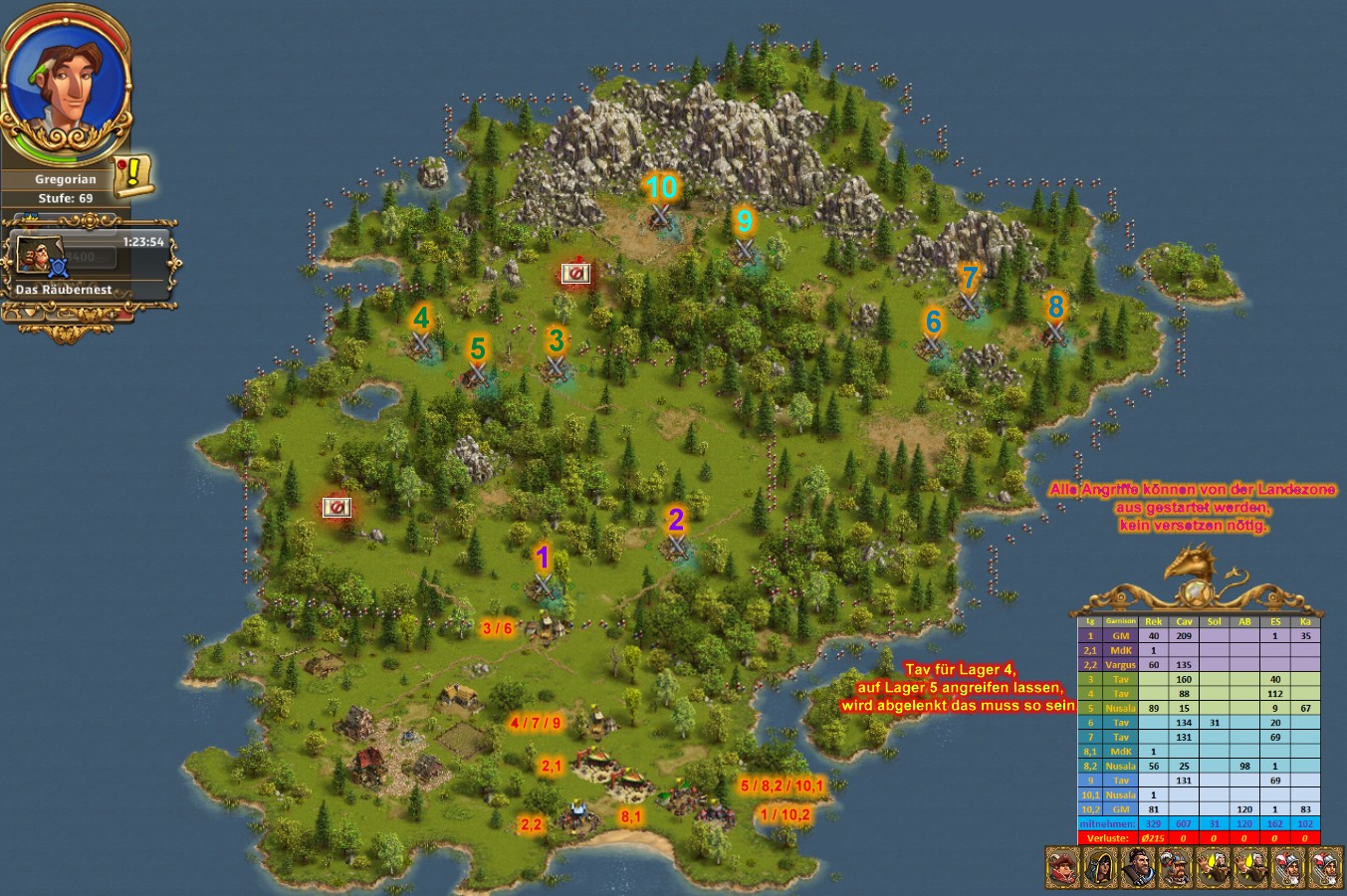Choose the dark-bearded general portrait
1347x896 pixels.
click(x=1138, y=868)
